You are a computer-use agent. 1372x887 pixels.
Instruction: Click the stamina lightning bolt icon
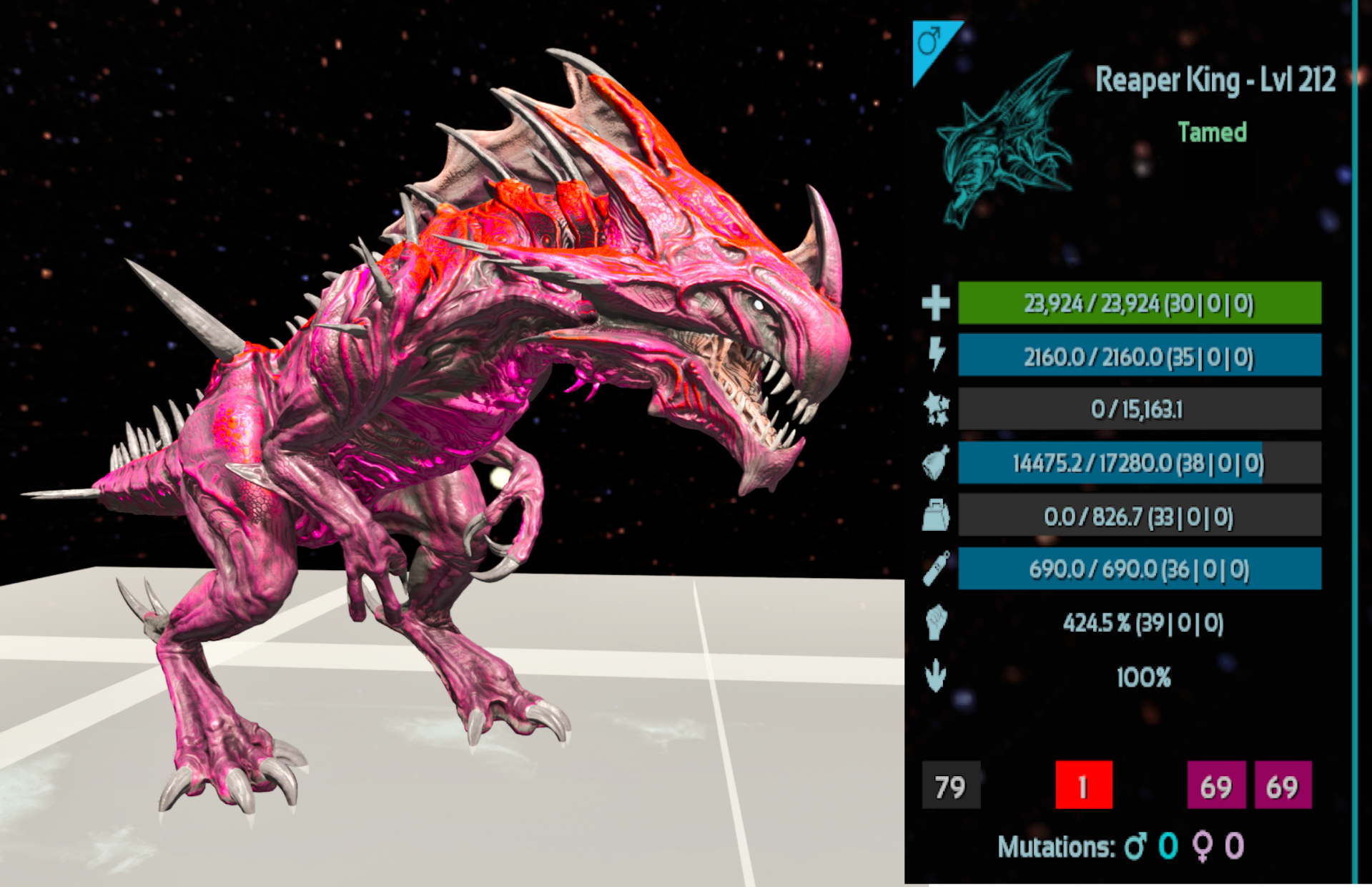[x=936, y=355]
